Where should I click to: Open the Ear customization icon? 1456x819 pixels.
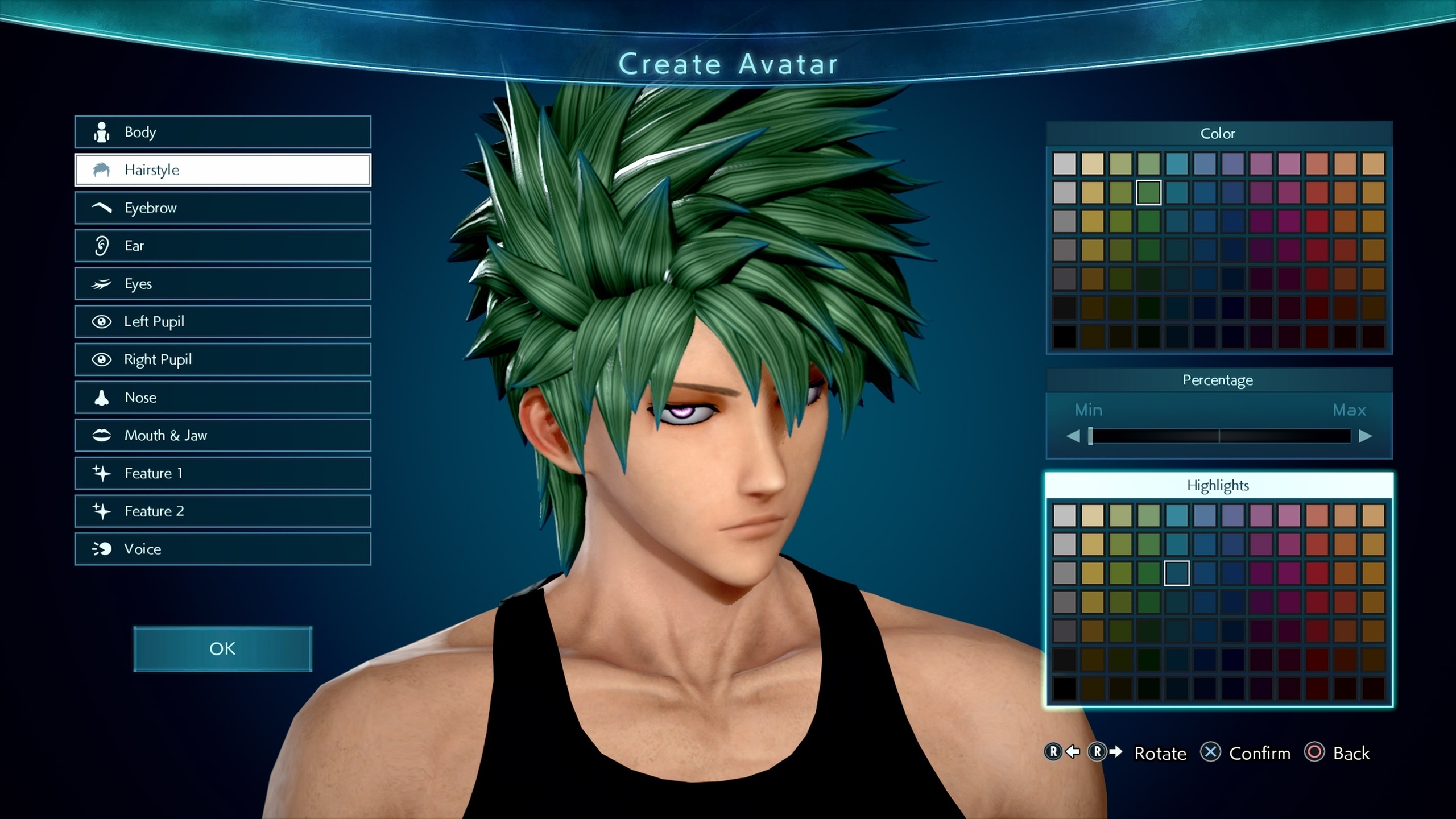point(101,246)
